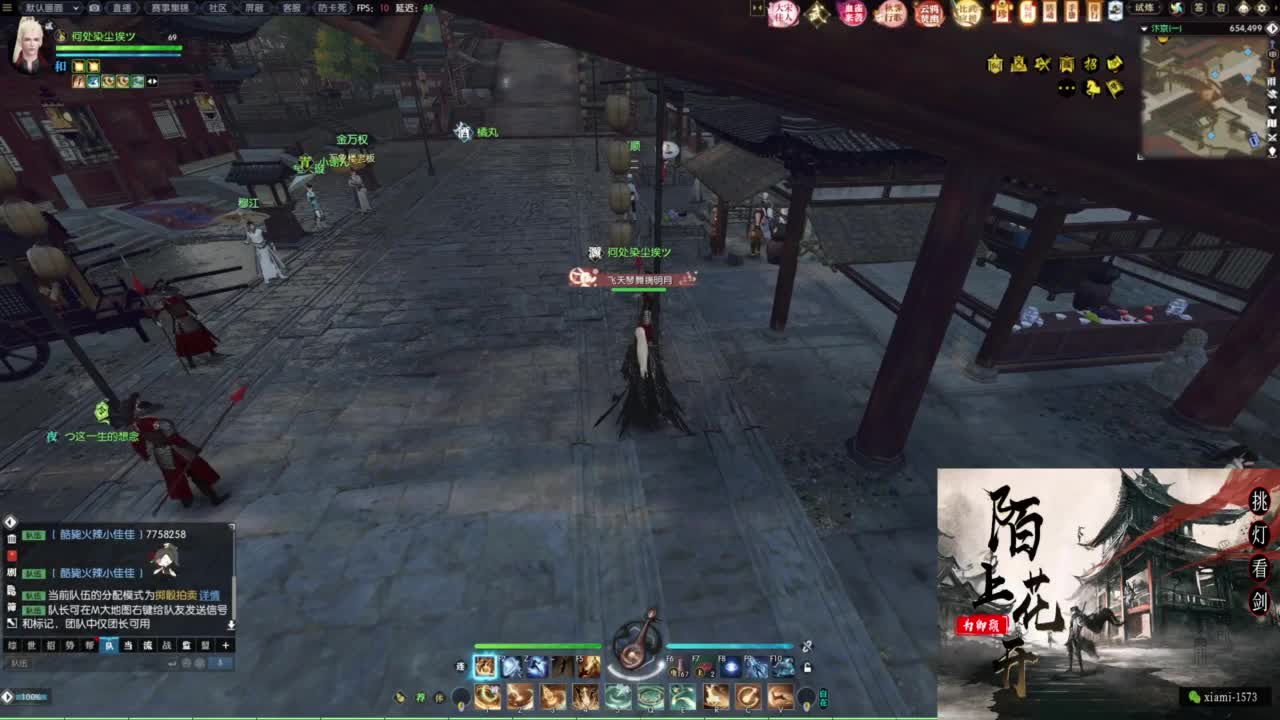Click the green 100% health bar bottom left
The width and height of the screenshot is (1280, 720).
tap(30, 697)
